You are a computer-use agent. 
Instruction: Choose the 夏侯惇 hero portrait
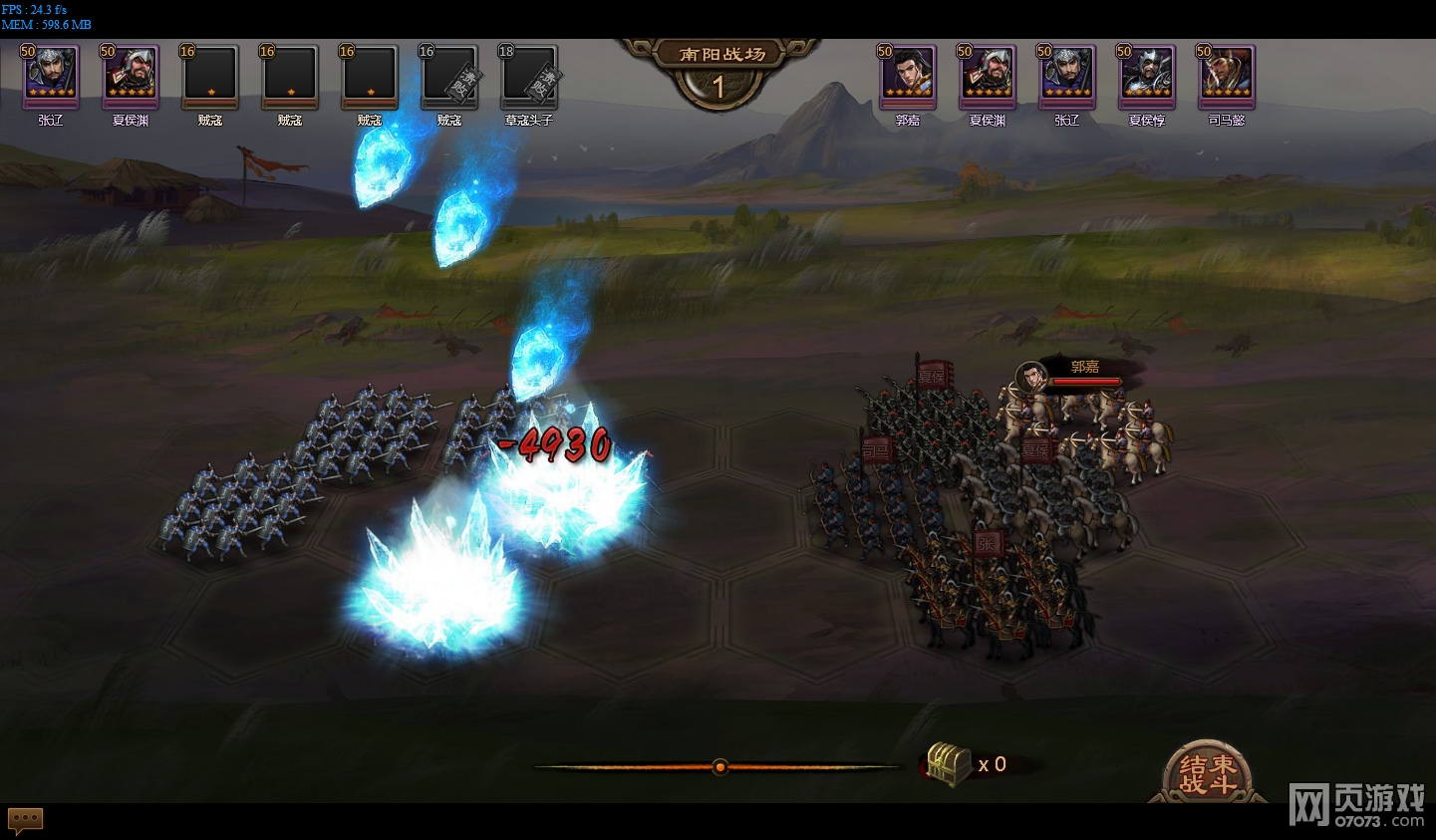point(1146,75)
